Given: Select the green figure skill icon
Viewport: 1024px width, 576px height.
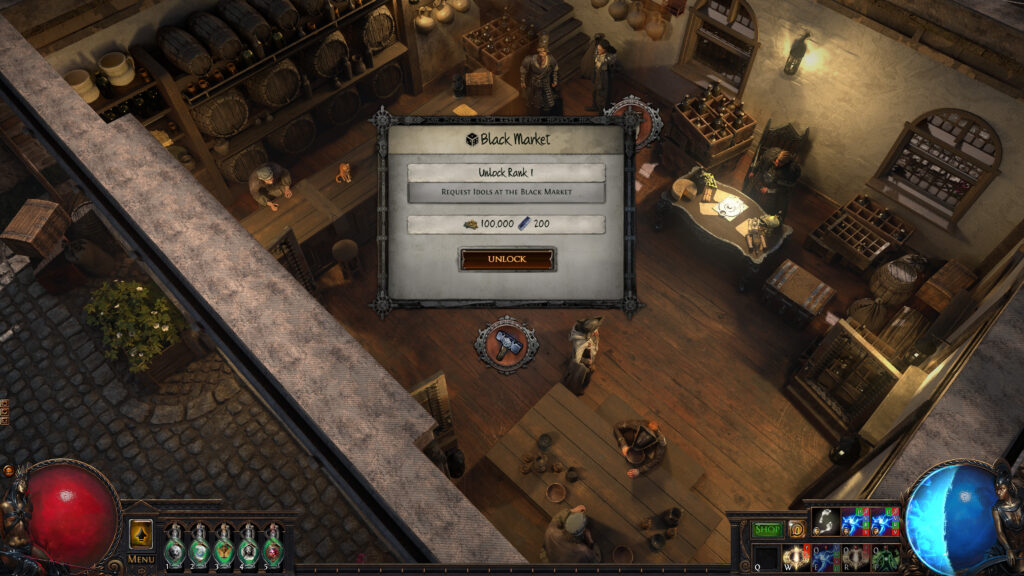Looking at the screenshot, I should [885, 558].
